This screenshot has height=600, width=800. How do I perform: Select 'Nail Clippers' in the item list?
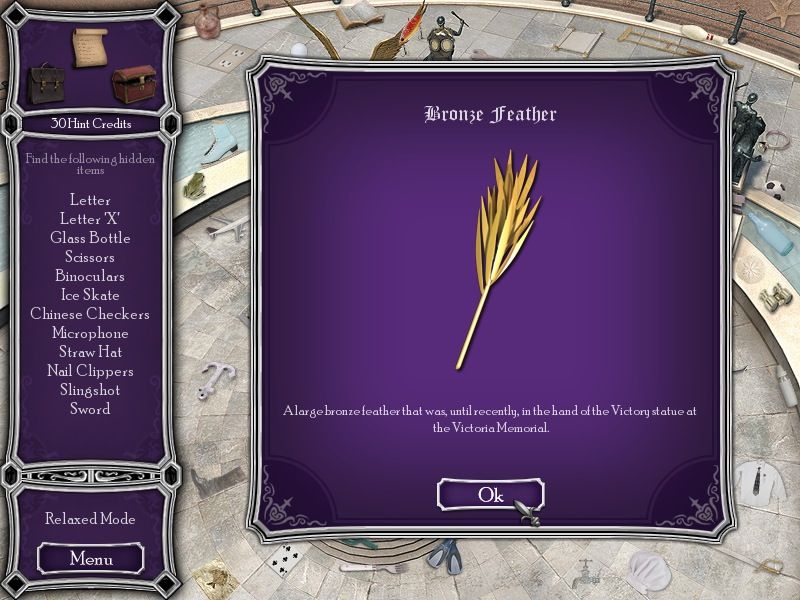[90, 371]
